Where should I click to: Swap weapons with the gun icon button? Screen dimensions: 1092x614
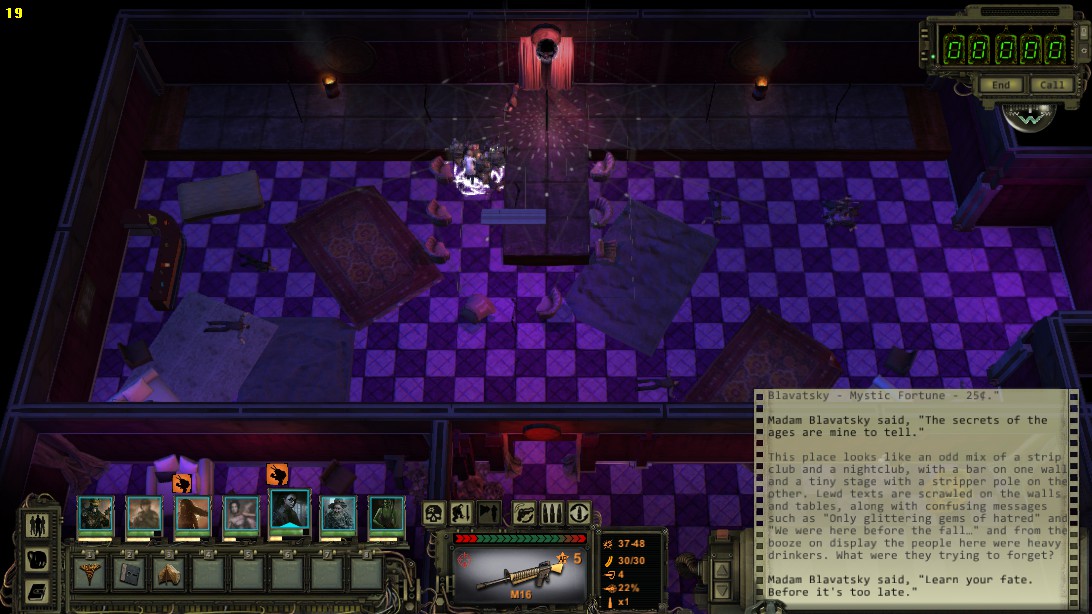tap(524, 514)
